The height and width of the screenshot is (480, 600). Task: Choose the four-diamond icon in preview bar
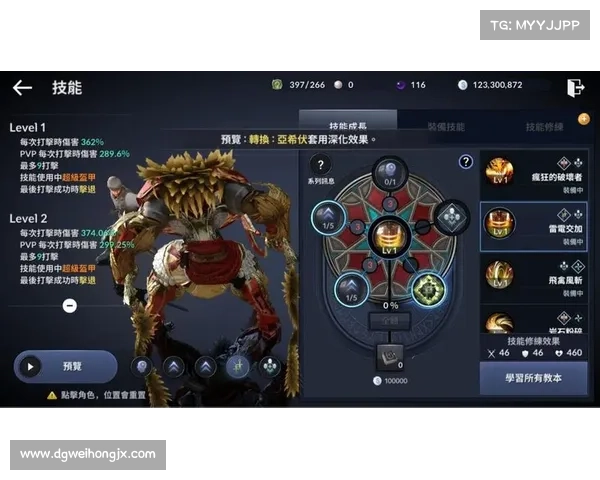(269, 366)
